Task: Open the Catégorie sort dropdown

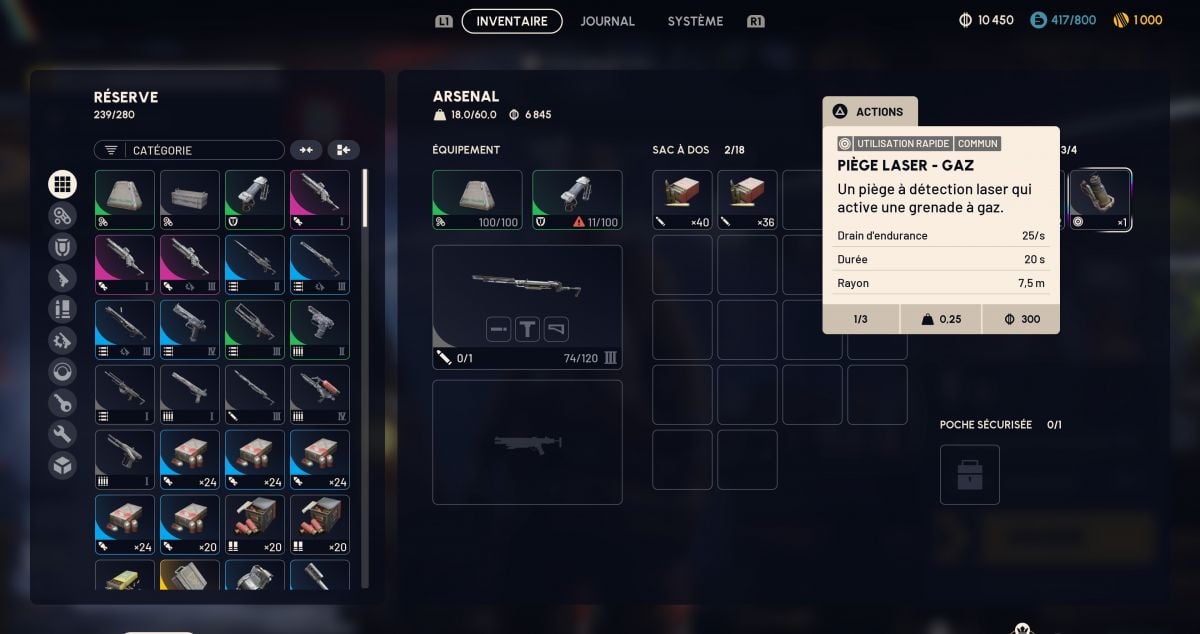Action: click(190, 150)
